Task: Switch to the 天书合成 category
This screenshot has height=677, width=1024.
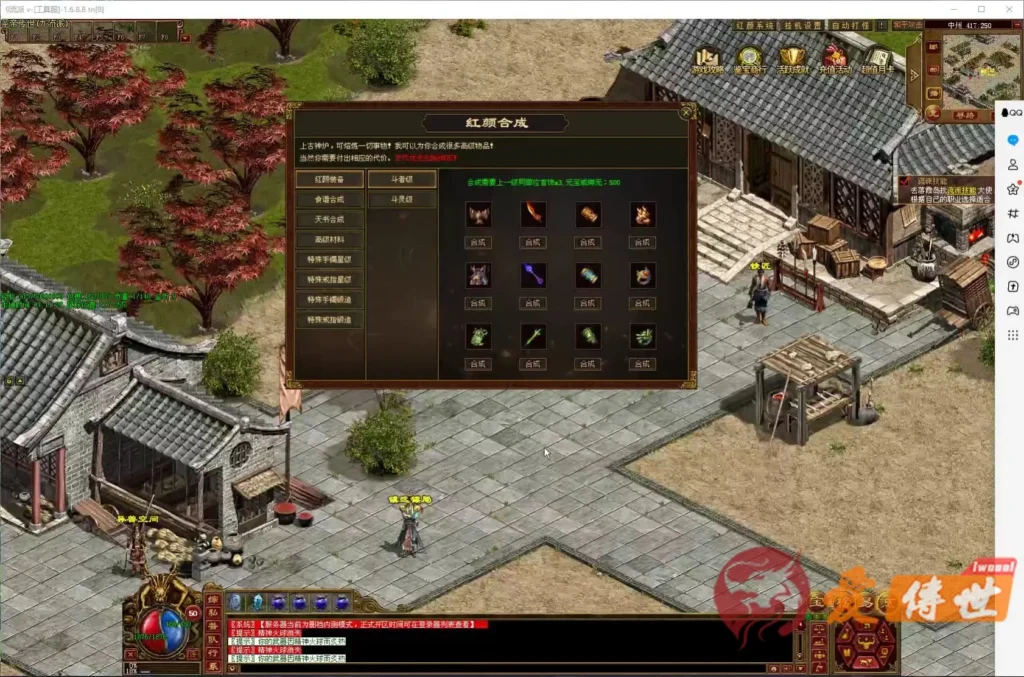Action: tap(329, 219)
